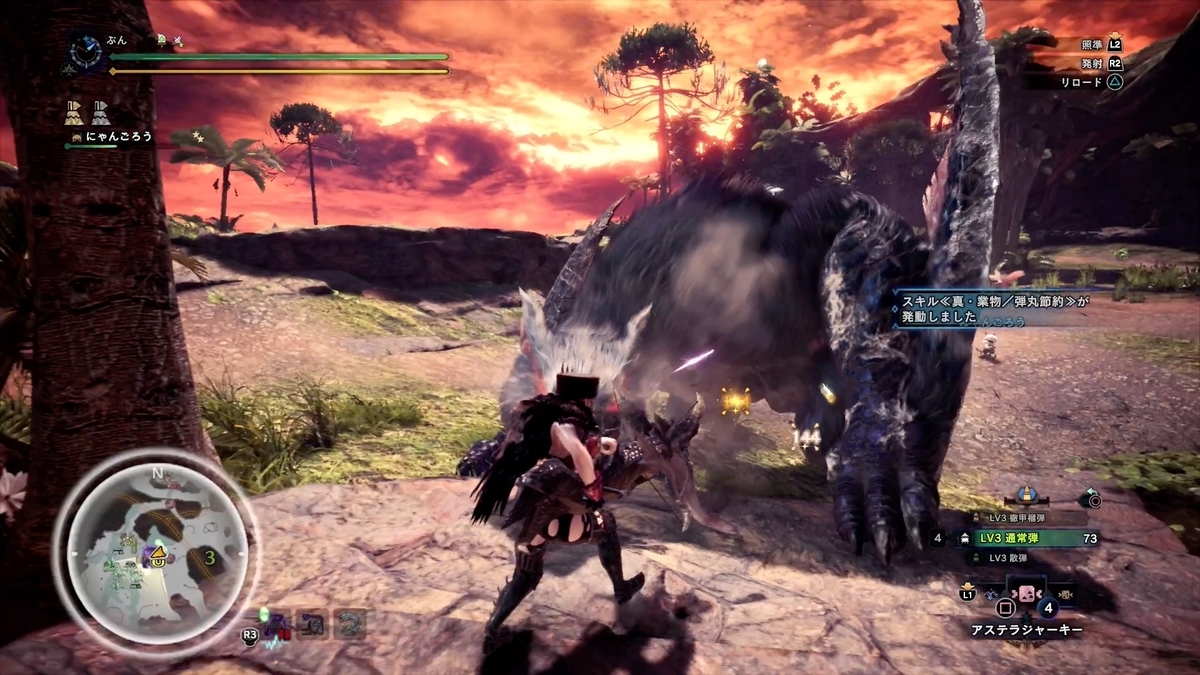Click the area 3 number on minimap
Viewport: 1200px width, 675px height.
point(210,558)
